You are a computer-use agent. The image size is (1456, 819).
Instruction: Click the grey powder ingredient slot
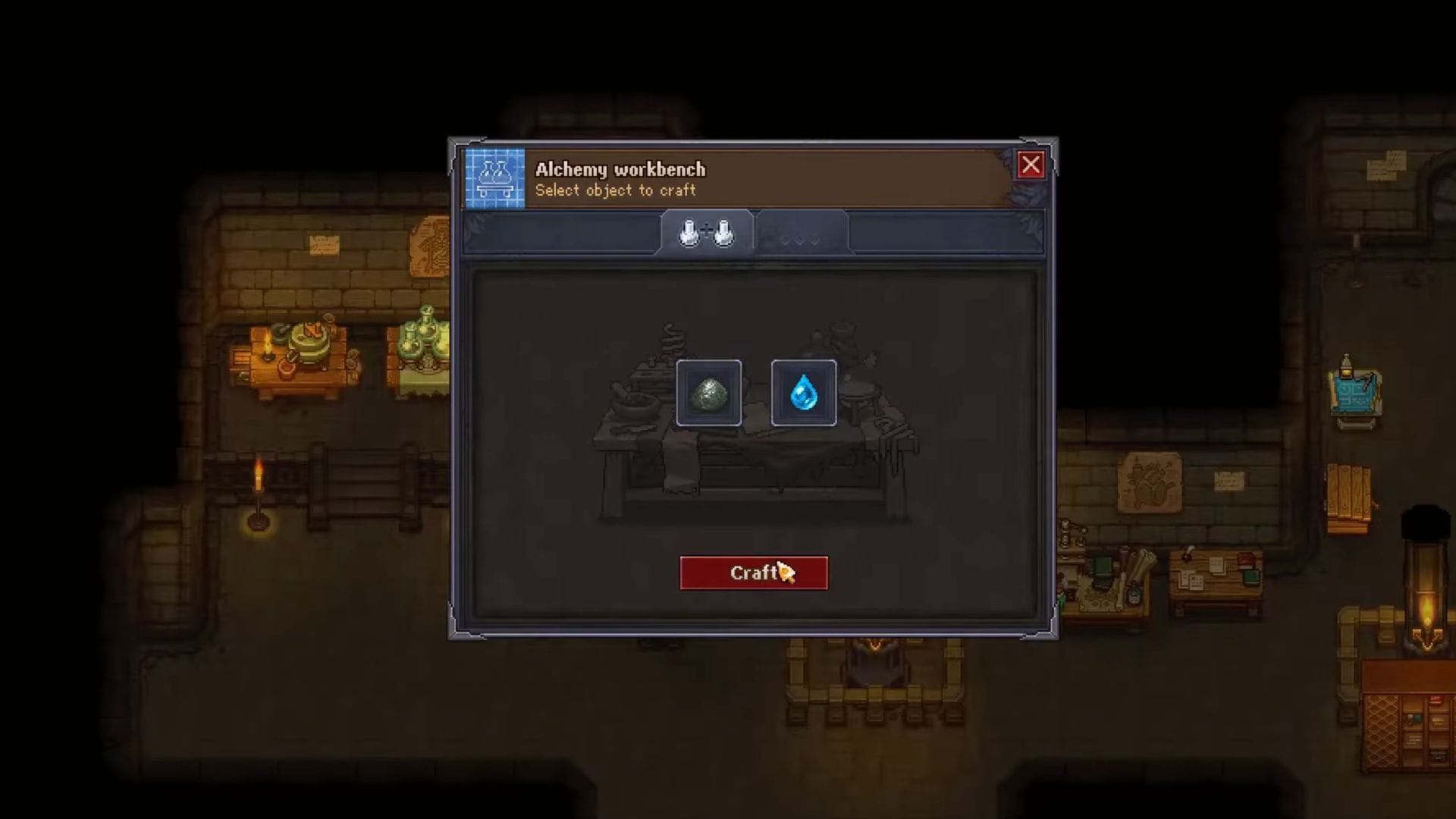[x=710, y=393]
